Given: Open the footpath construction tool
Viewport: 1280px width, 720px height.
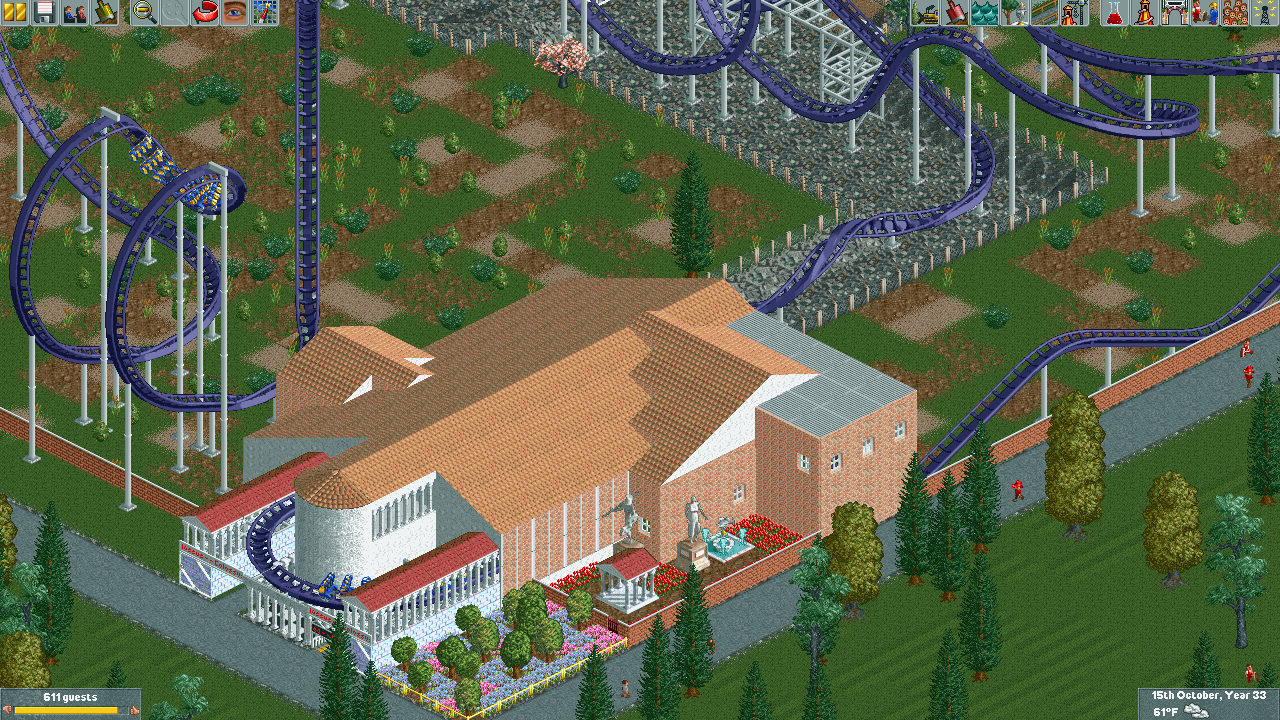Looking at the screenshot, I should (1045, 12).
